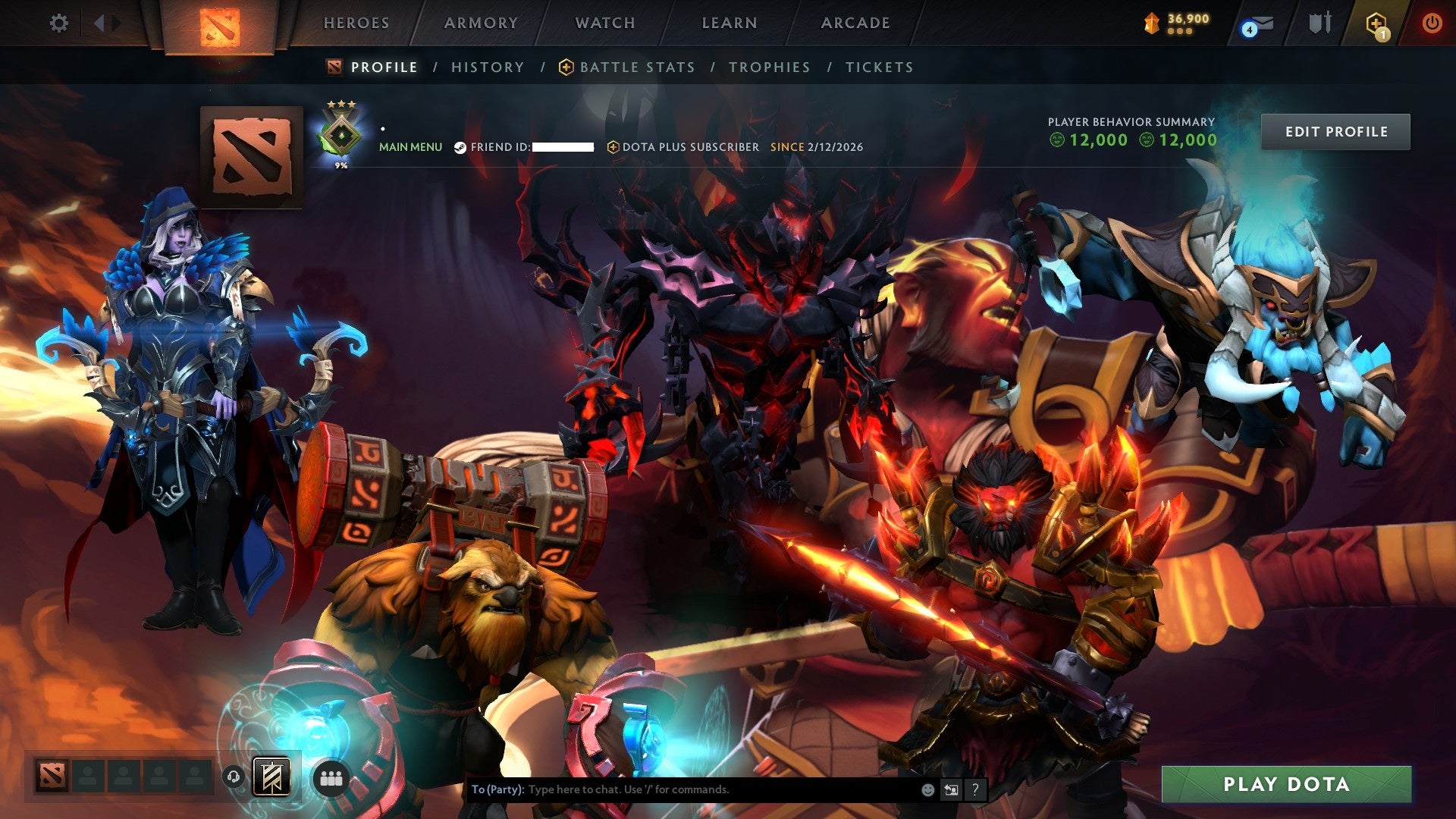Click the smiley emoticon icon in chat bar
The height and width of the screenshot is (819, 1456).
click(927, 789)
